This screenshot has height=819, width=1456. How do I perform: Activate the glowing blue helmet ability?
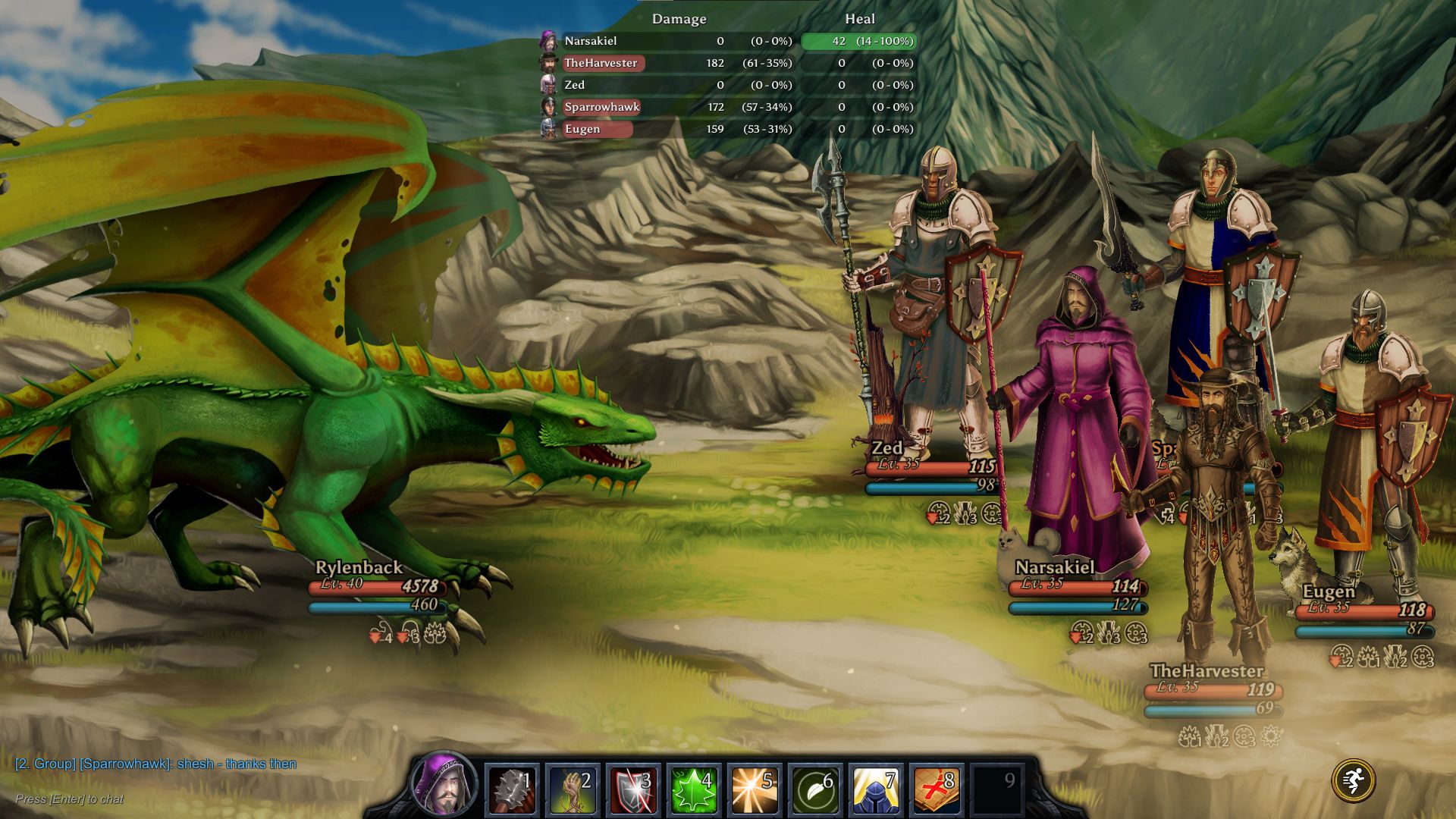[876, 789]
